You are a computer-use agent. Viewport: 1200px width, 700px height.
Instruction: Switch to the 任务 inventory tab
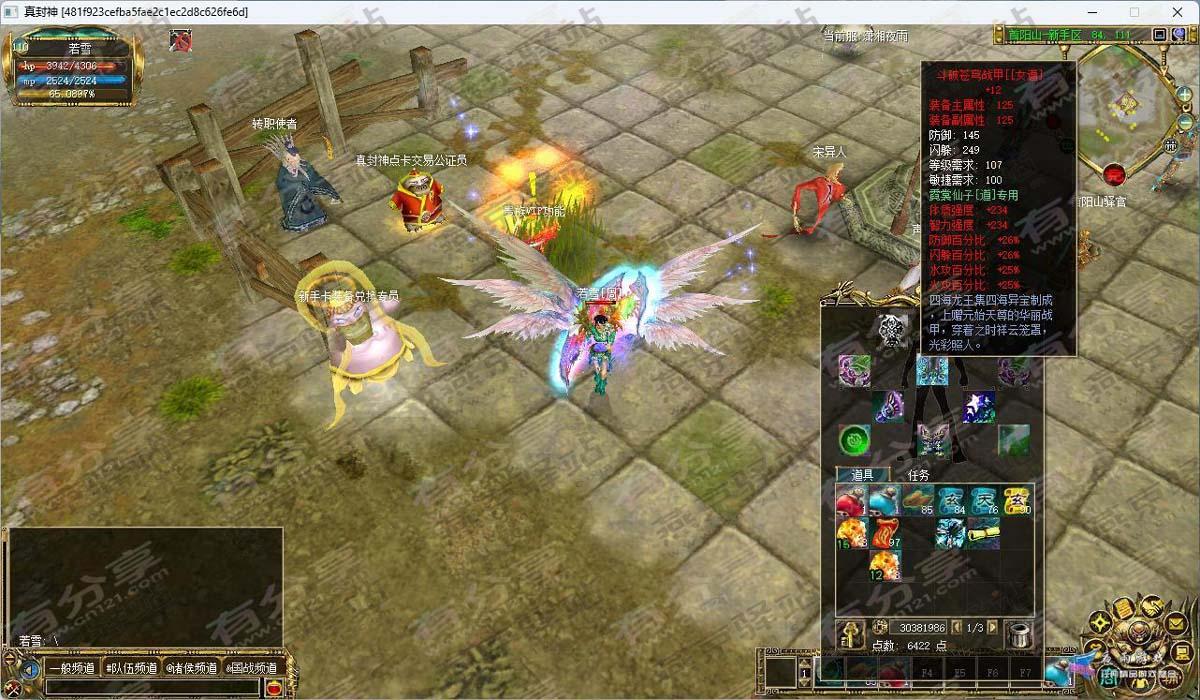pos(918,476)
